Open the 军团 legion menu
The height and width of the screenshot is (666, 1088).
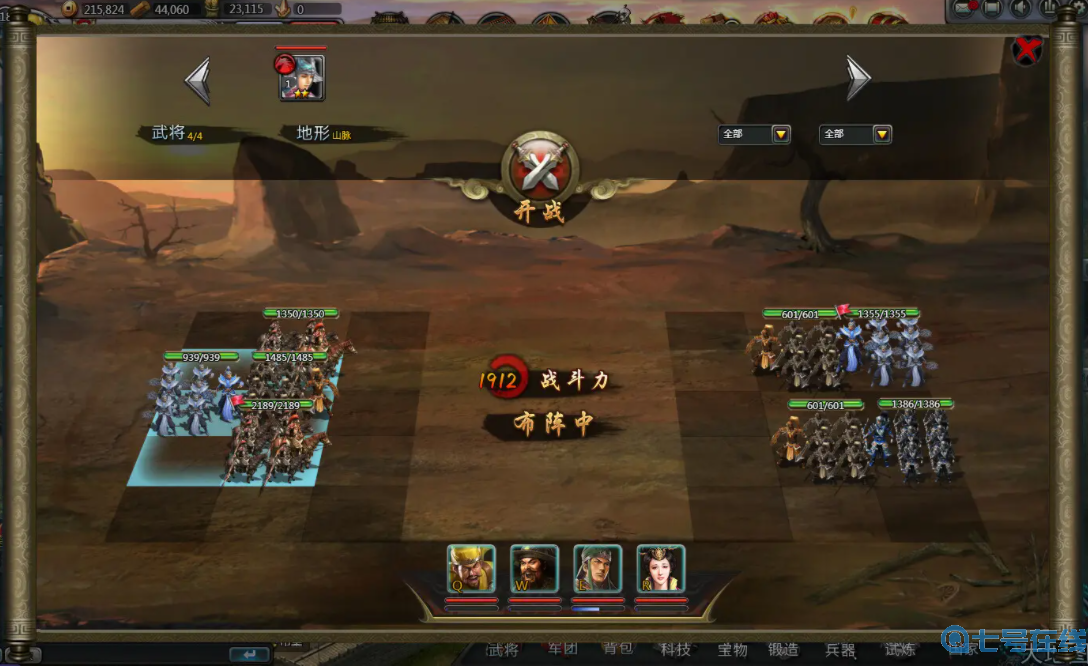point(562,650)
